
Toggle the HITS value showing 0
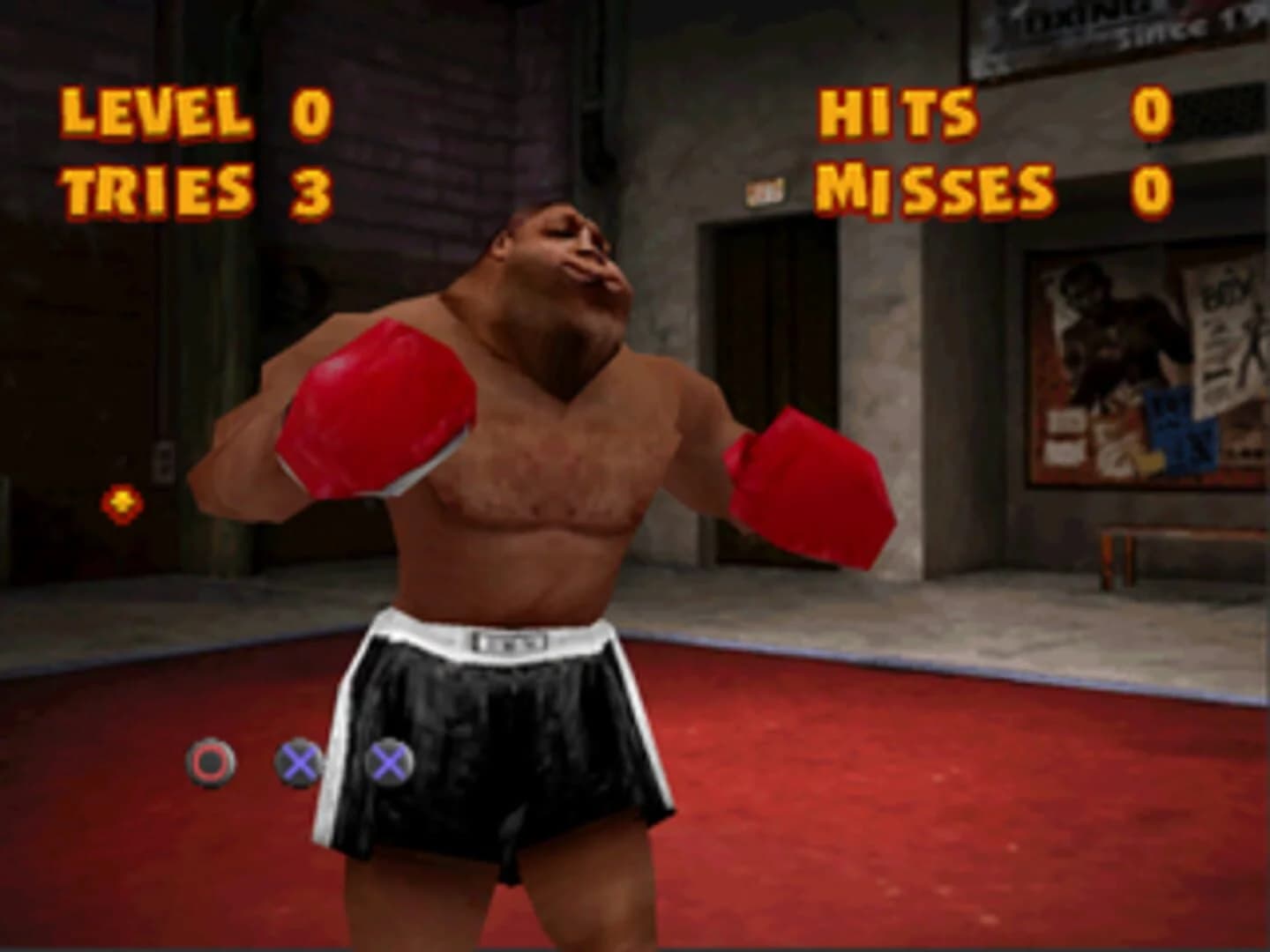point(1145,112)
